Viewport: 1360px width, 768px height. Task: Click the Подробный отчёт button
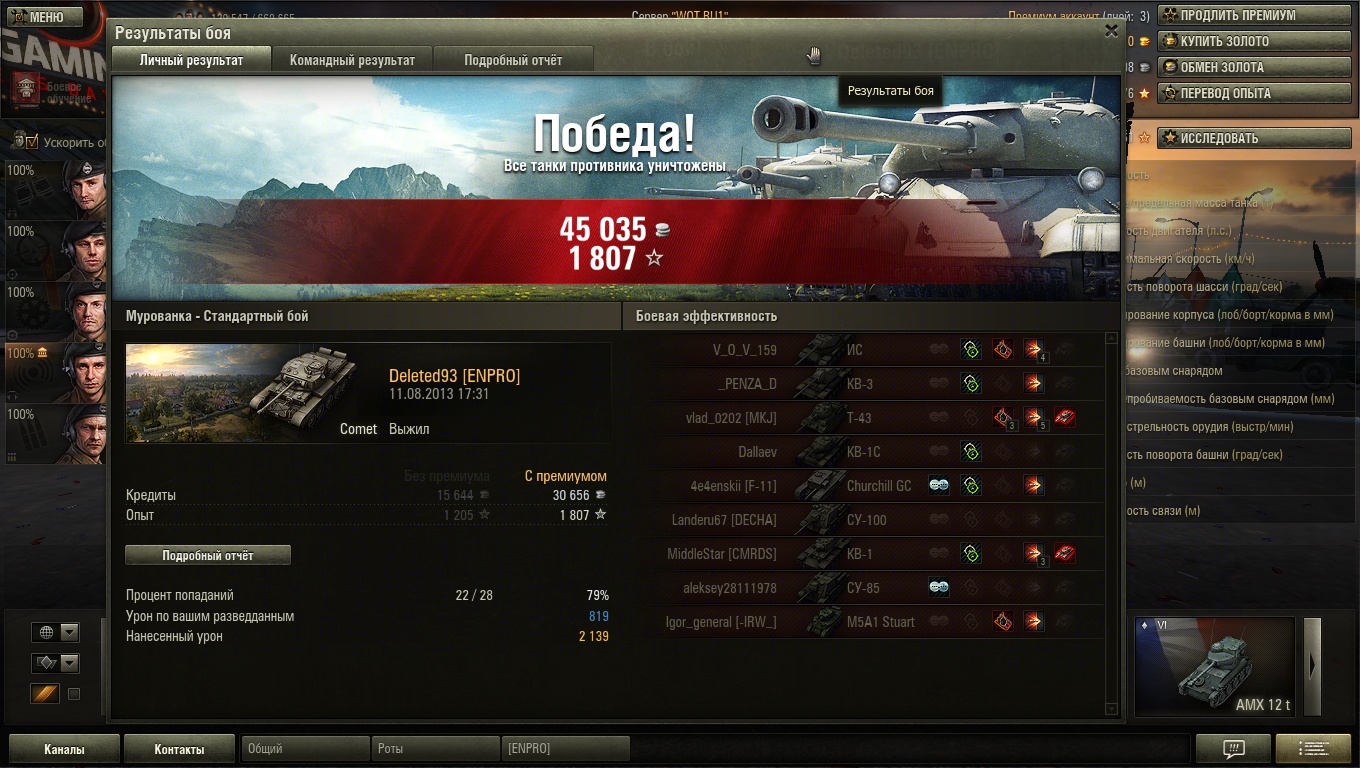point(208,555)
